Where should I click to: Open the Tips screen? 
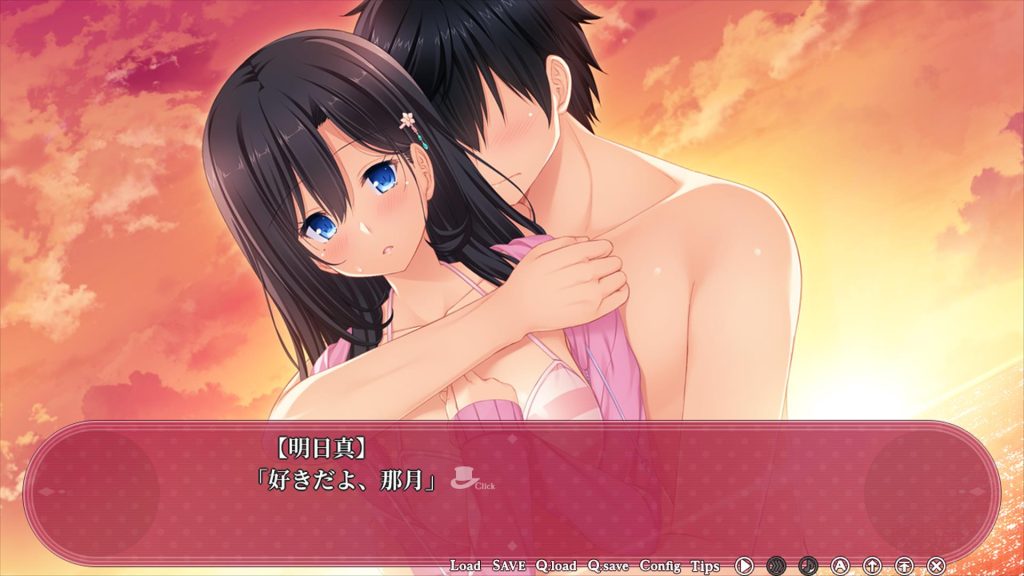704,566
